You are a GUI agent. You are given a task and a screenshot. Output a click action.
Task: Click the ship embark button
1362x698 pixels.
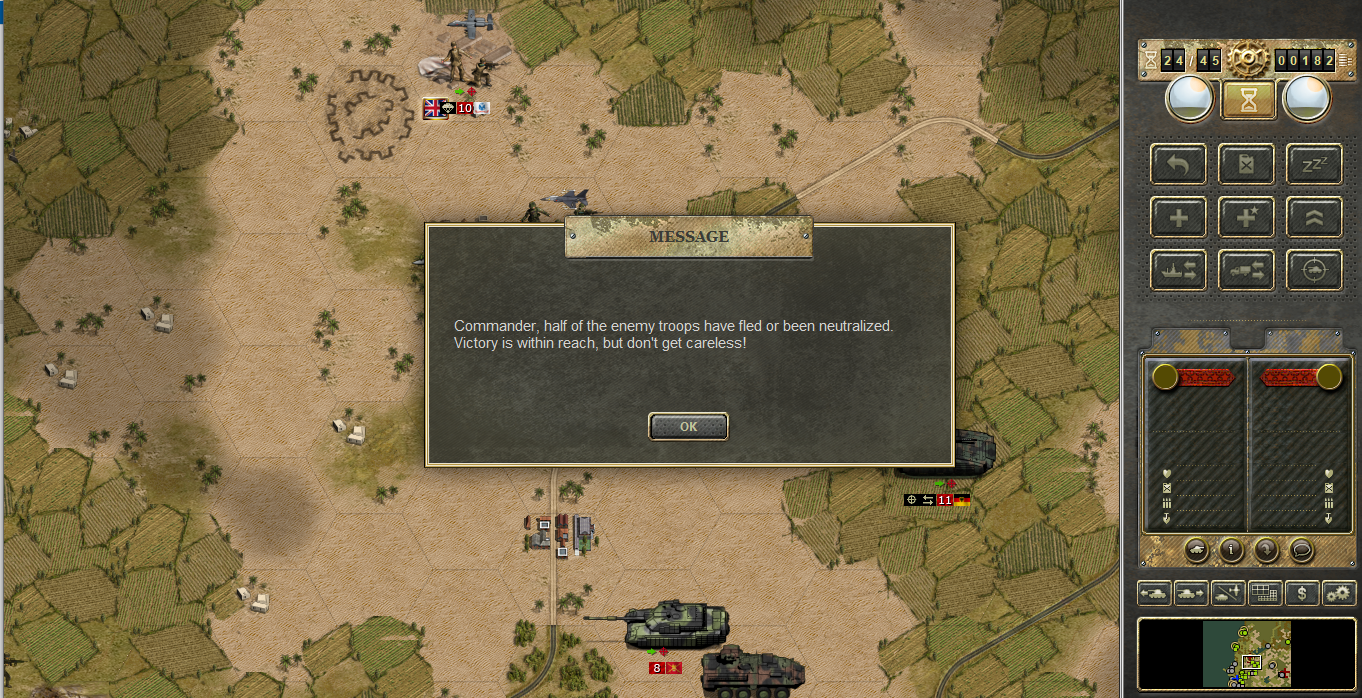pos(1178,270)
